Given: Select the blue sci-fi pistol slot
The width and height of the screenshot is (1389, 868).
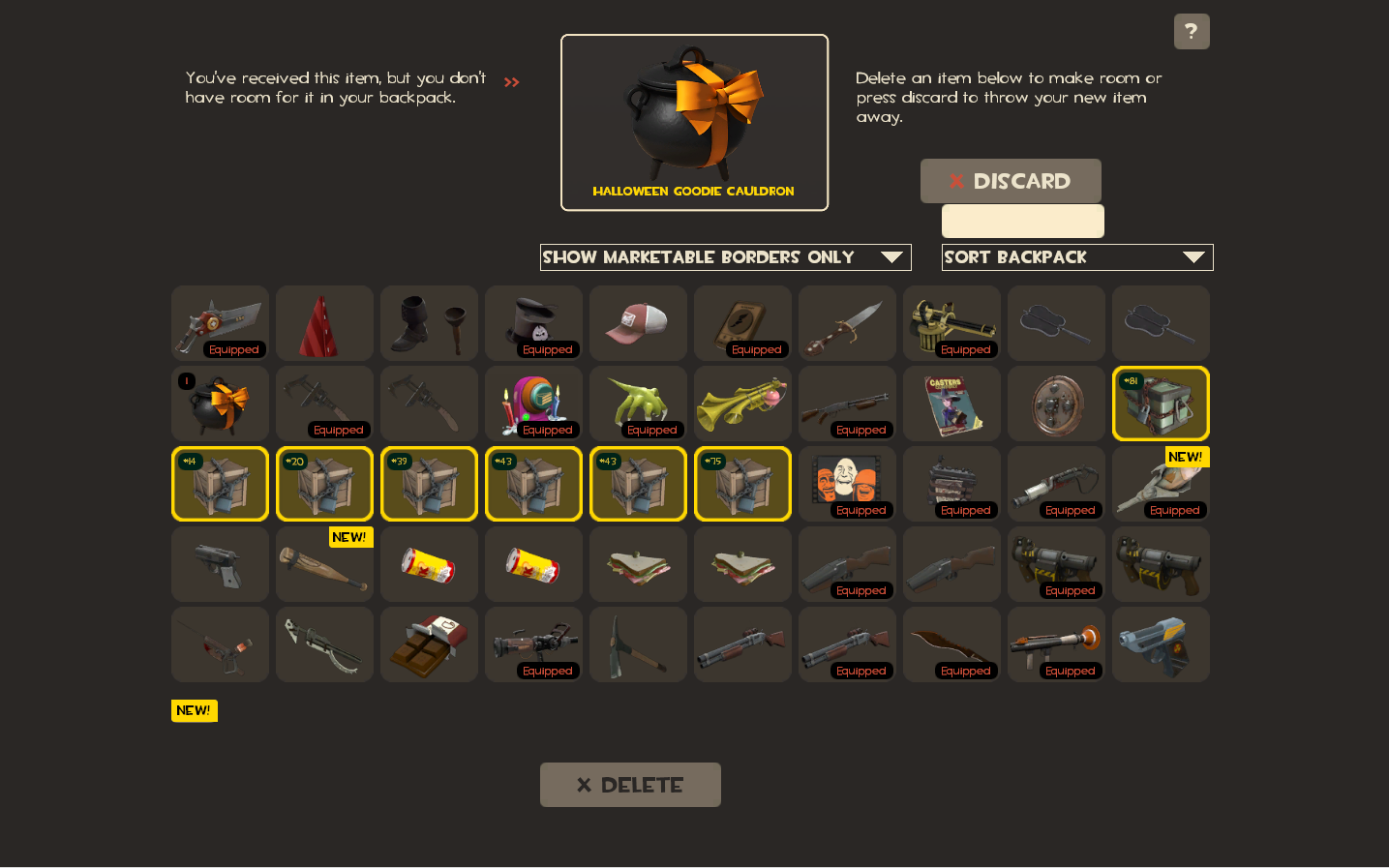Looking at the screenshot, I should point(1161,644).
